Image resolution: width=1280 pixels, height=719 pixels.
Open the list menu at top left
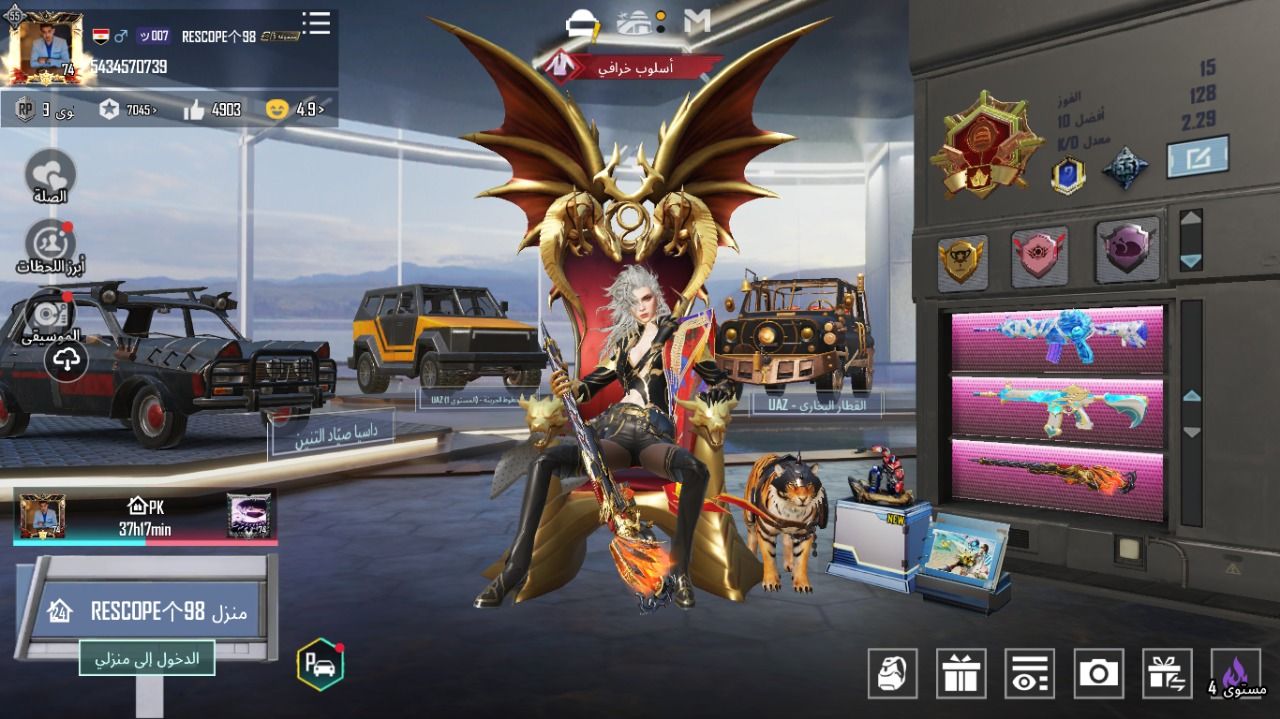click(316, 24)
